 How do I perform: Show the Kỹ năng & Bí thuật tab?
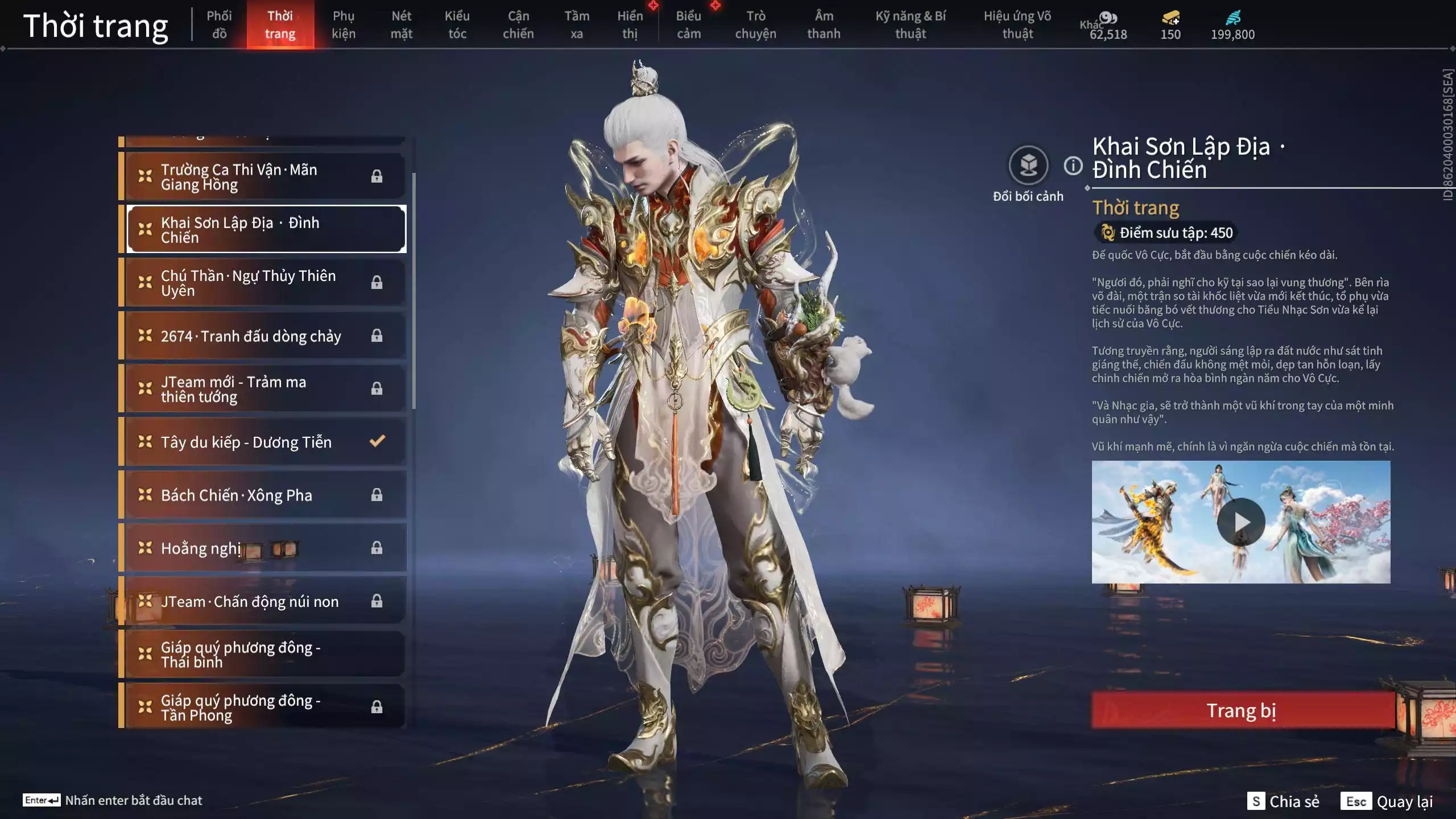pyautogui.click(x=910, y=24)
